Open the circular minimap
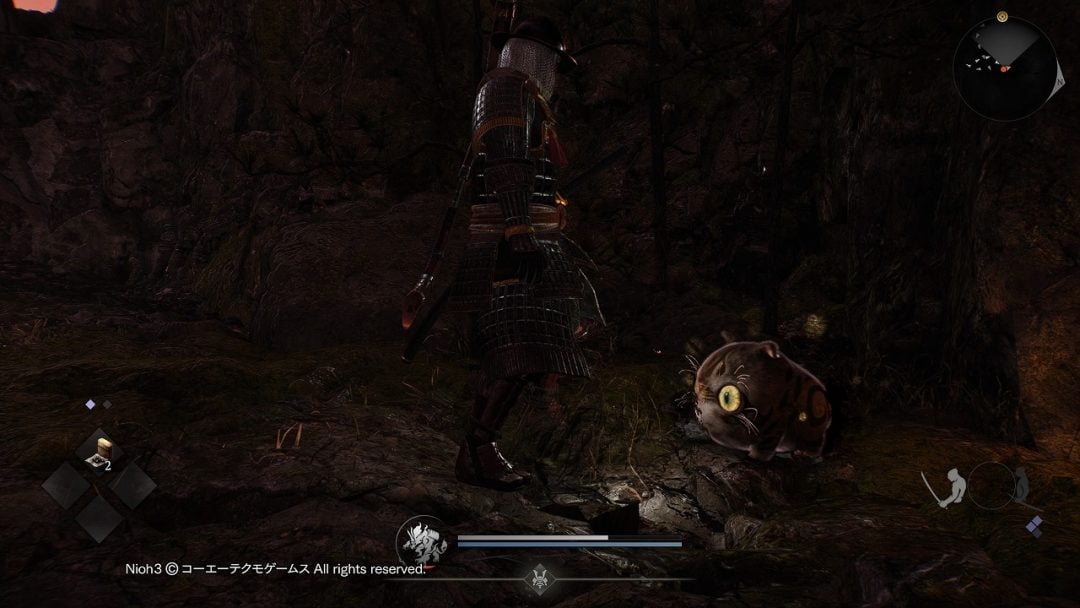 (1005, 68)
